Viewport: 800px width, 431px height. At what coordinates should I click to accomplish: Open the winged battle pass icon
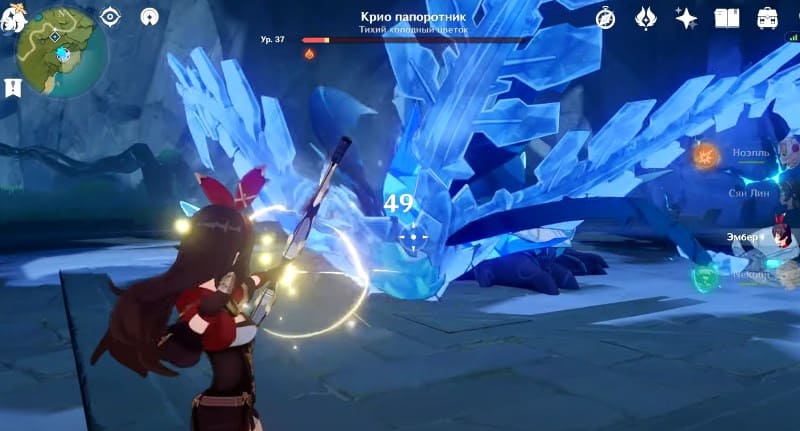point(646,18)
